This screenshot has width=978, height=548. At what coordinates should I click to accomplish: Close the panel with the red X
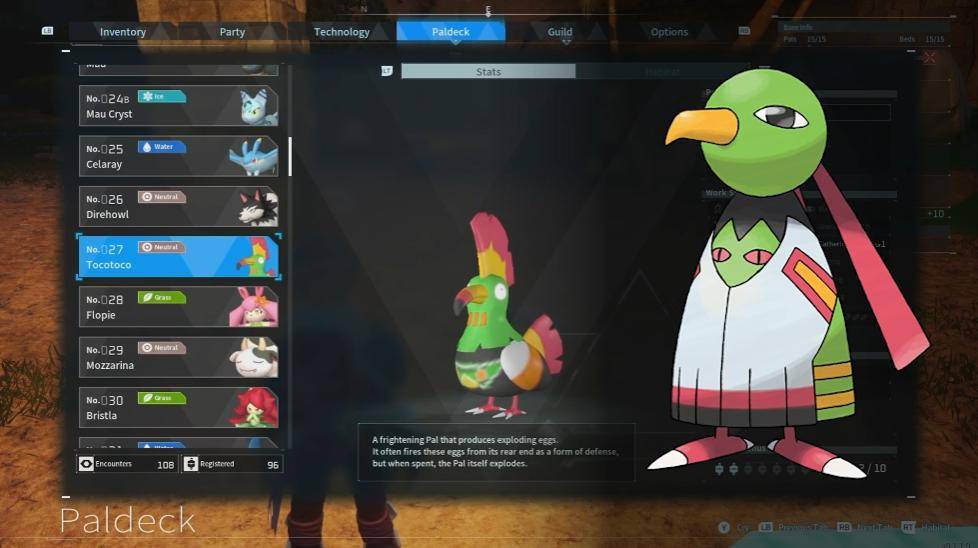(930, 58)
